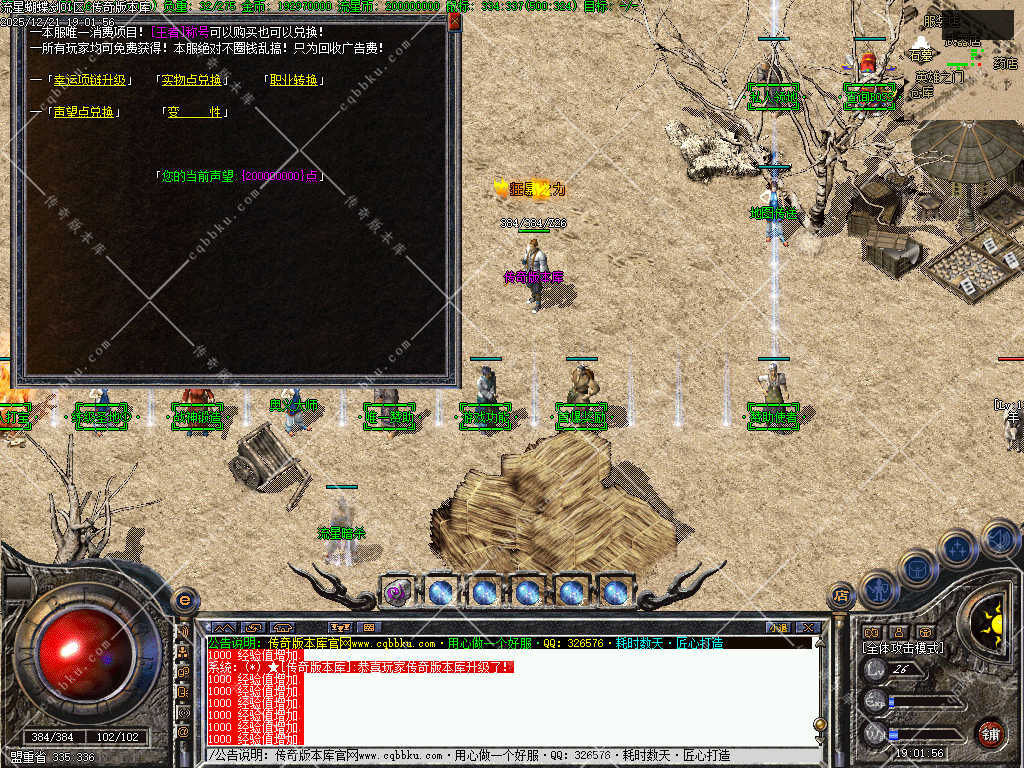Open the 职业转换 option
Viewport: 1024px width, 768px height.
tap(293, 80)
